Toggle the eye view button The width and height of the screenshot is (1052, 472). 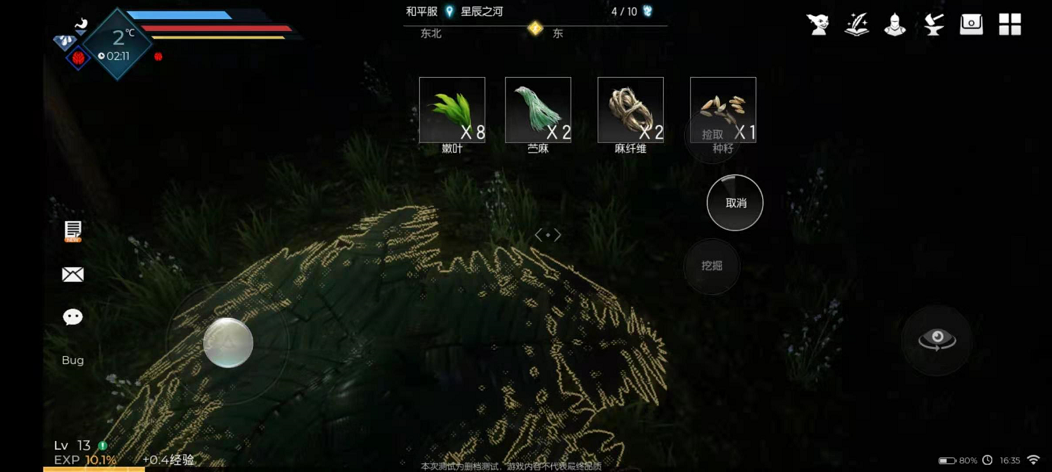937,340
